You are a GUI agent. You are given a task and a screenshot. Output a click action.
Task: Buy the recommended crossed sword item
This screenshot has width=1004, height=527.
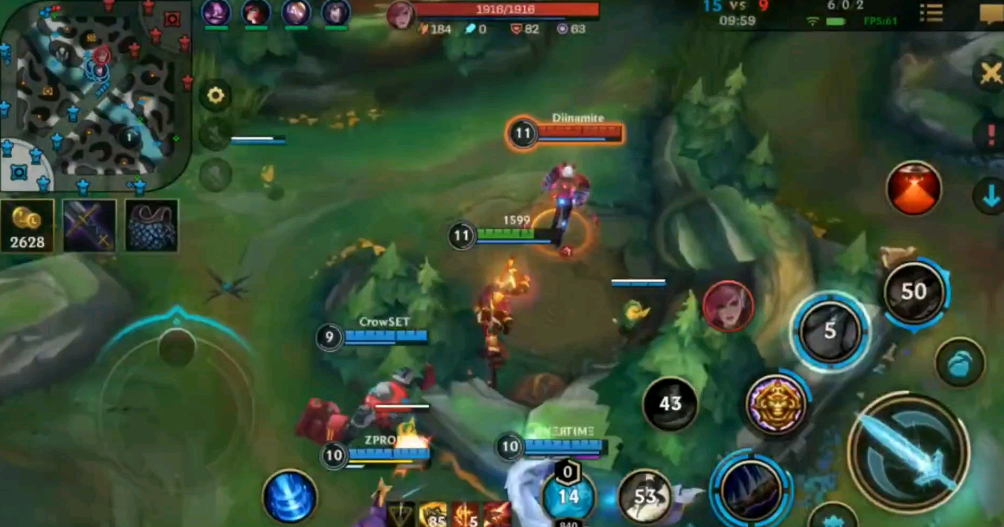89,225
